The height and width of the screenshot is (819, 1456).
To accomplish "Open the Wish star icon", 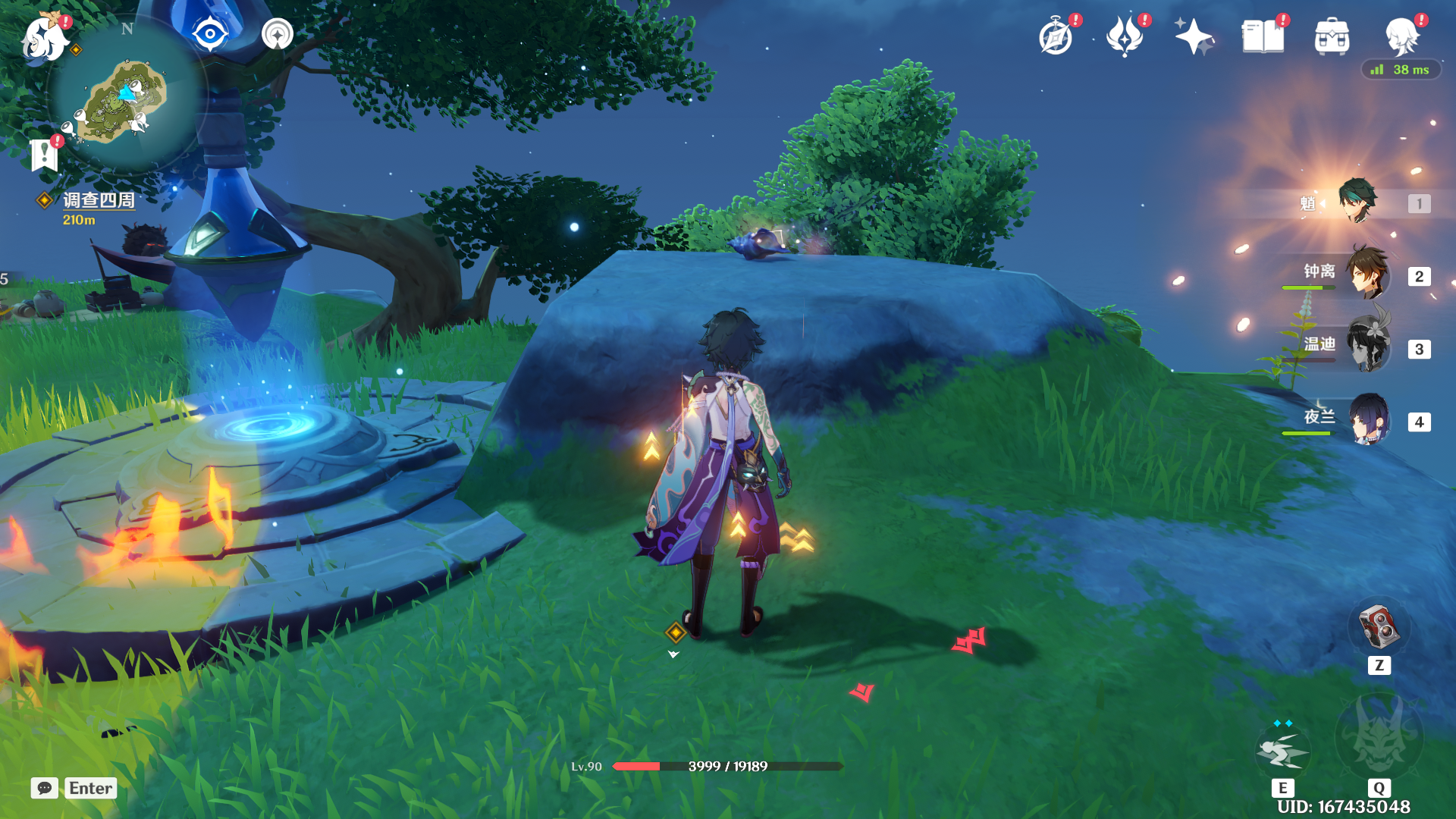I will [x=1194, y=36].
